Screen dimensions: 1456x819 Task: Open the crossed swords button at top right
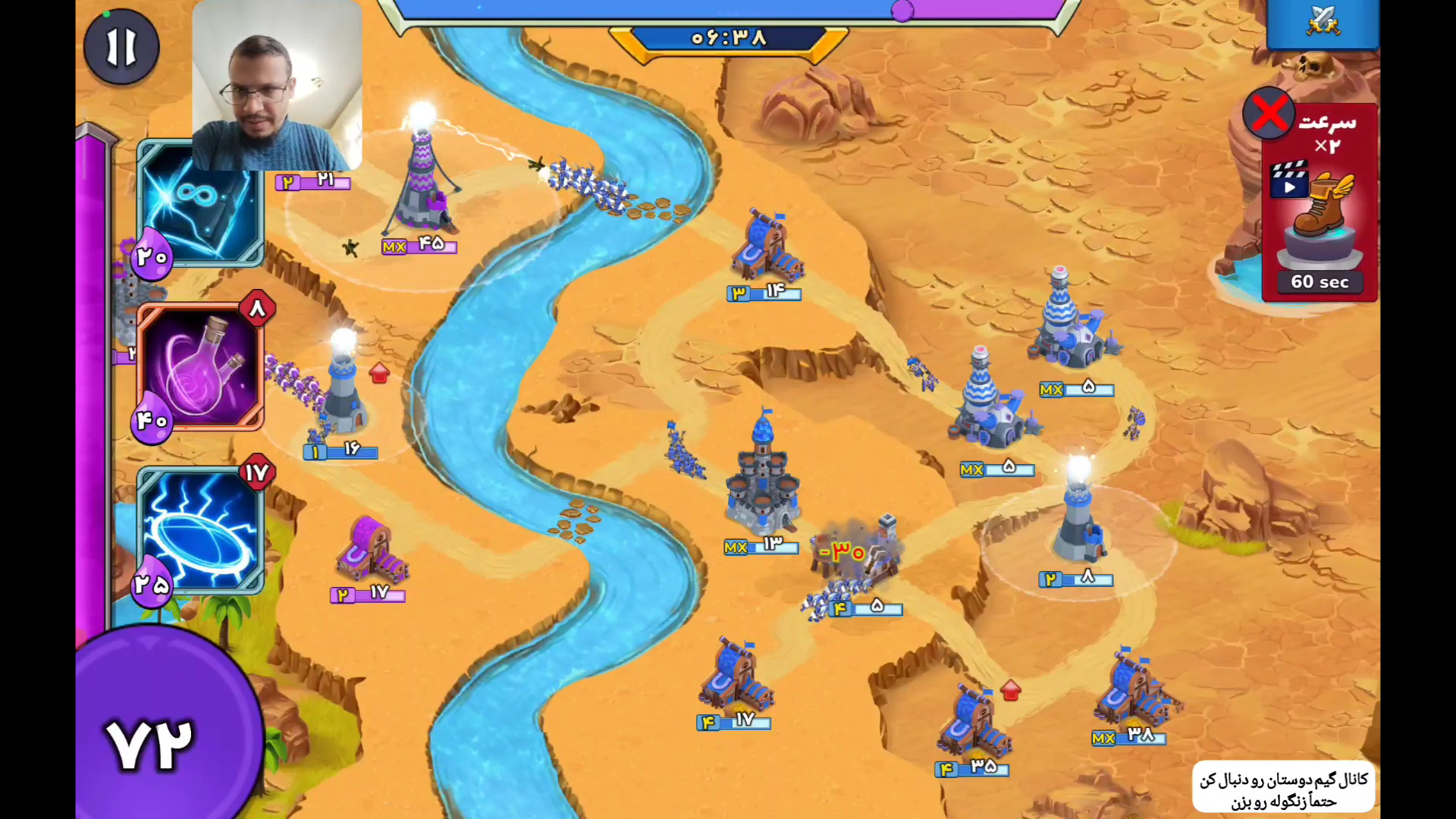1323,23
